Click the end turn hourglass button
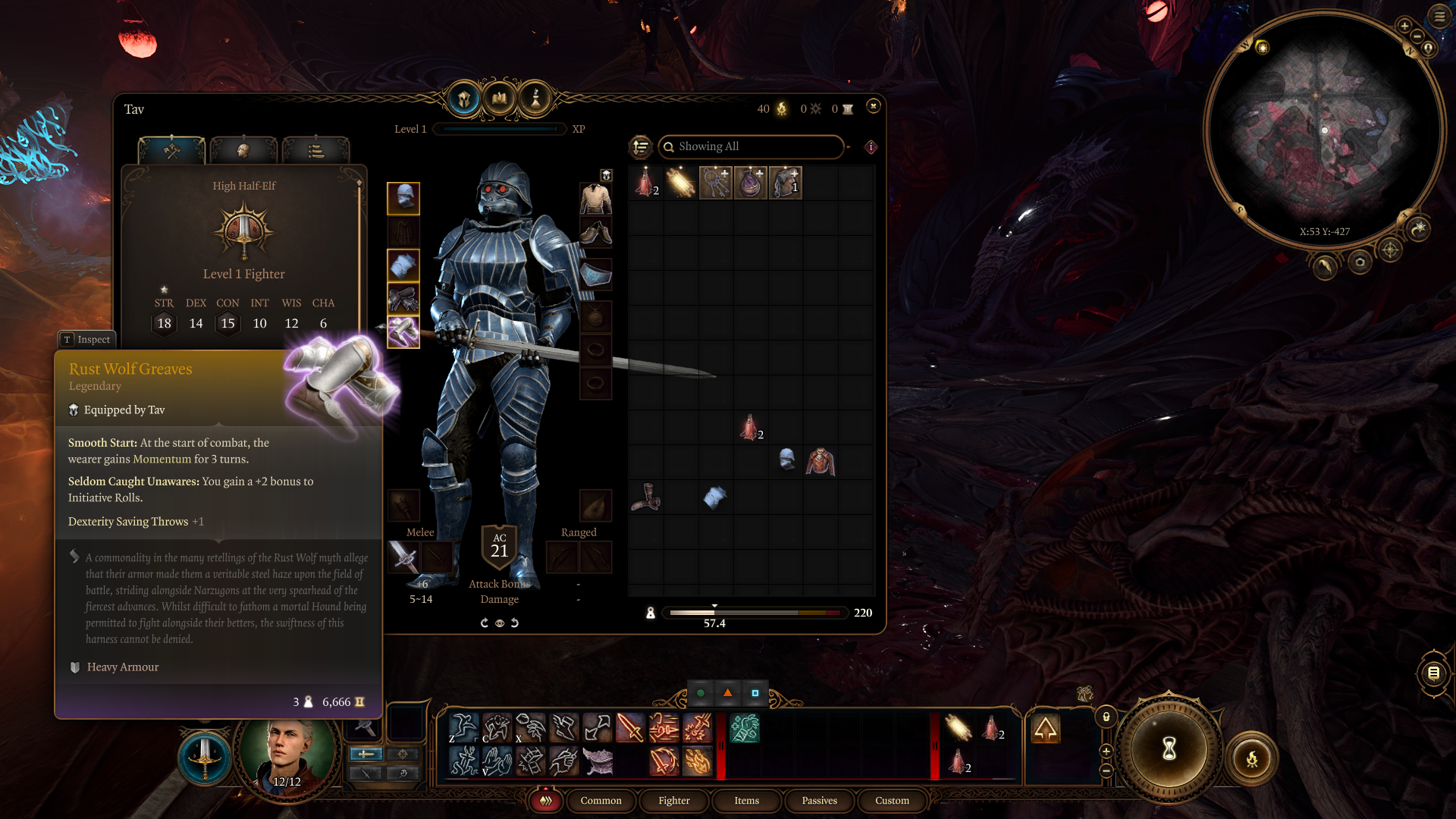This screenshot has height=819, width=1456. [1169, 749]
